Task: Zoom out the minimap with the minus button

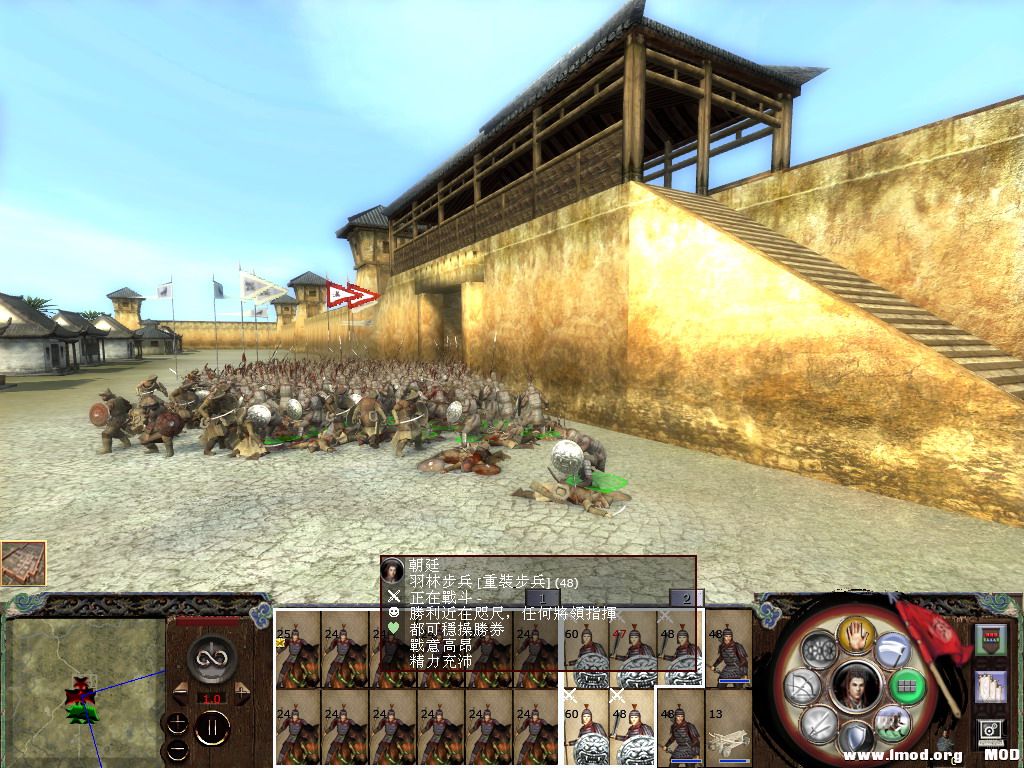Action: (x=178, y=749)
